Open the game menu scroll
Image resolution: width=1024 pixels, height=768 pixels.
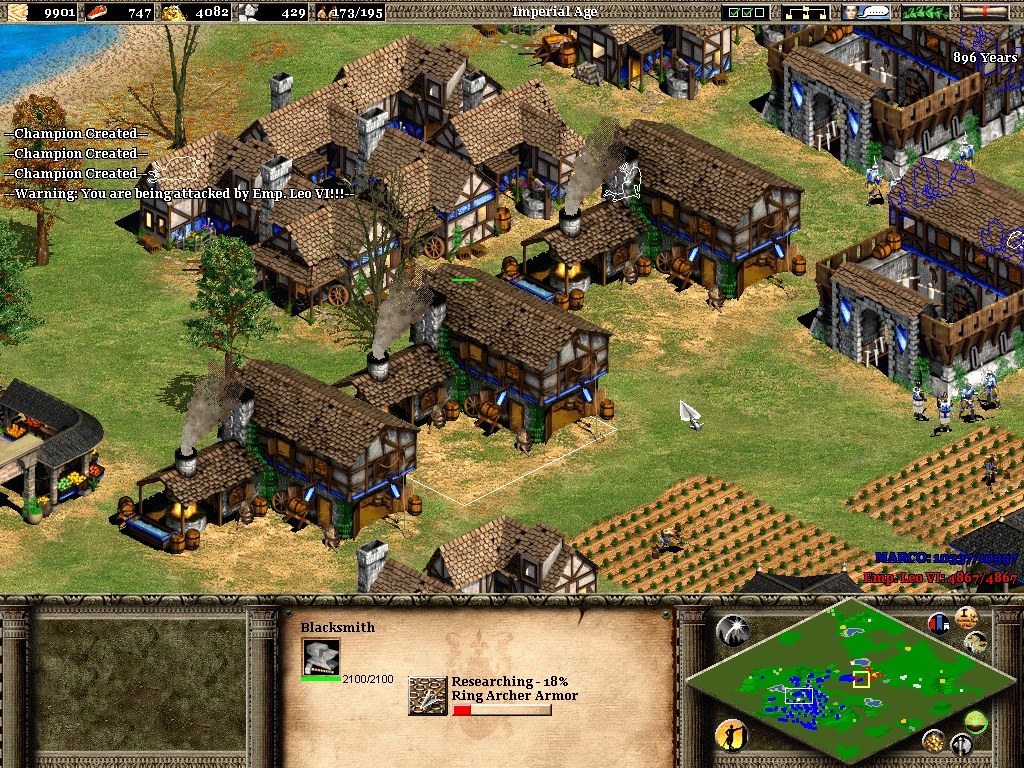click(x=985, y=12)
